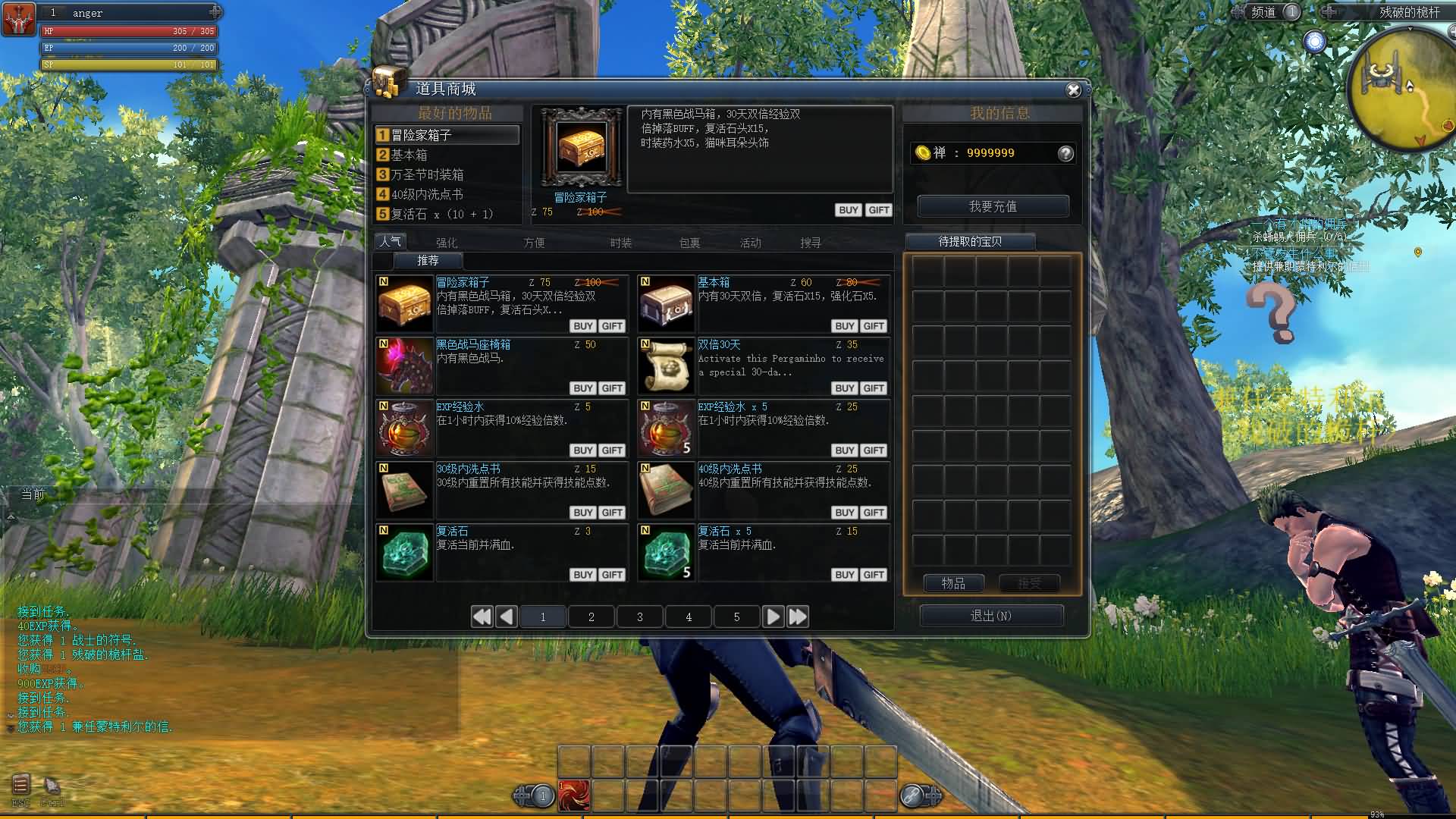1456x819 pixels.
Task: Close the item mall window
Action: pyautogui.click(x=1073, y=90)
